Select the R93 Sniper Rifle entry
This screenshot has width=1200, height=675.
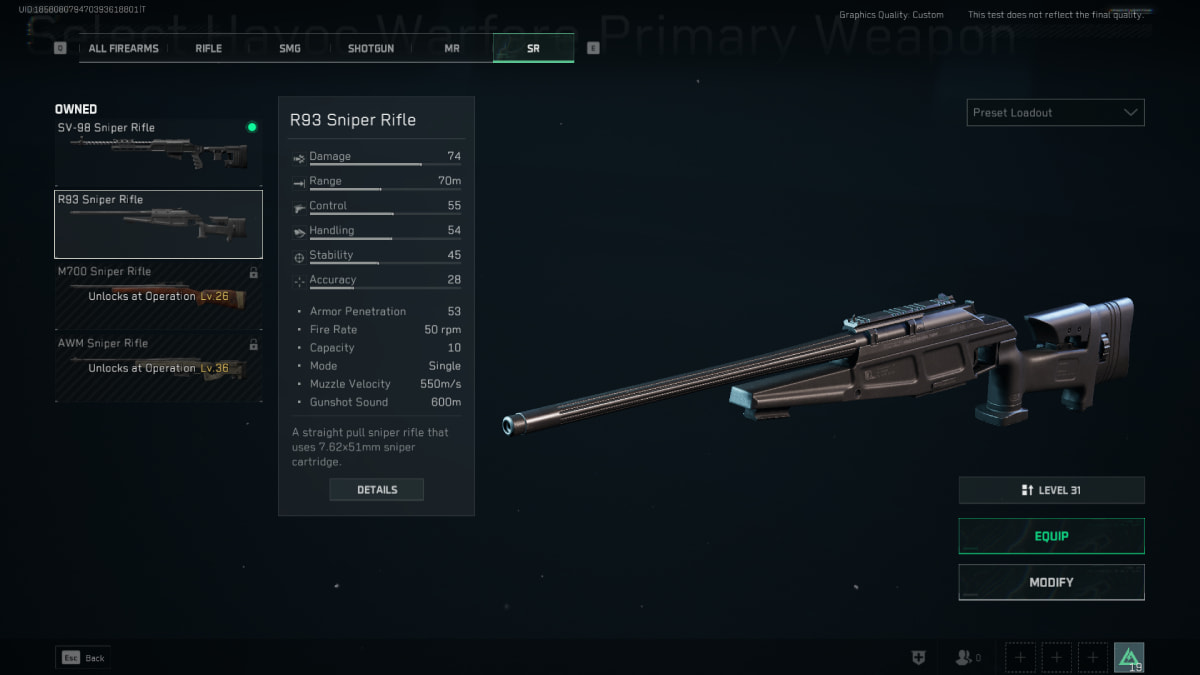click(x=158, y=224)
